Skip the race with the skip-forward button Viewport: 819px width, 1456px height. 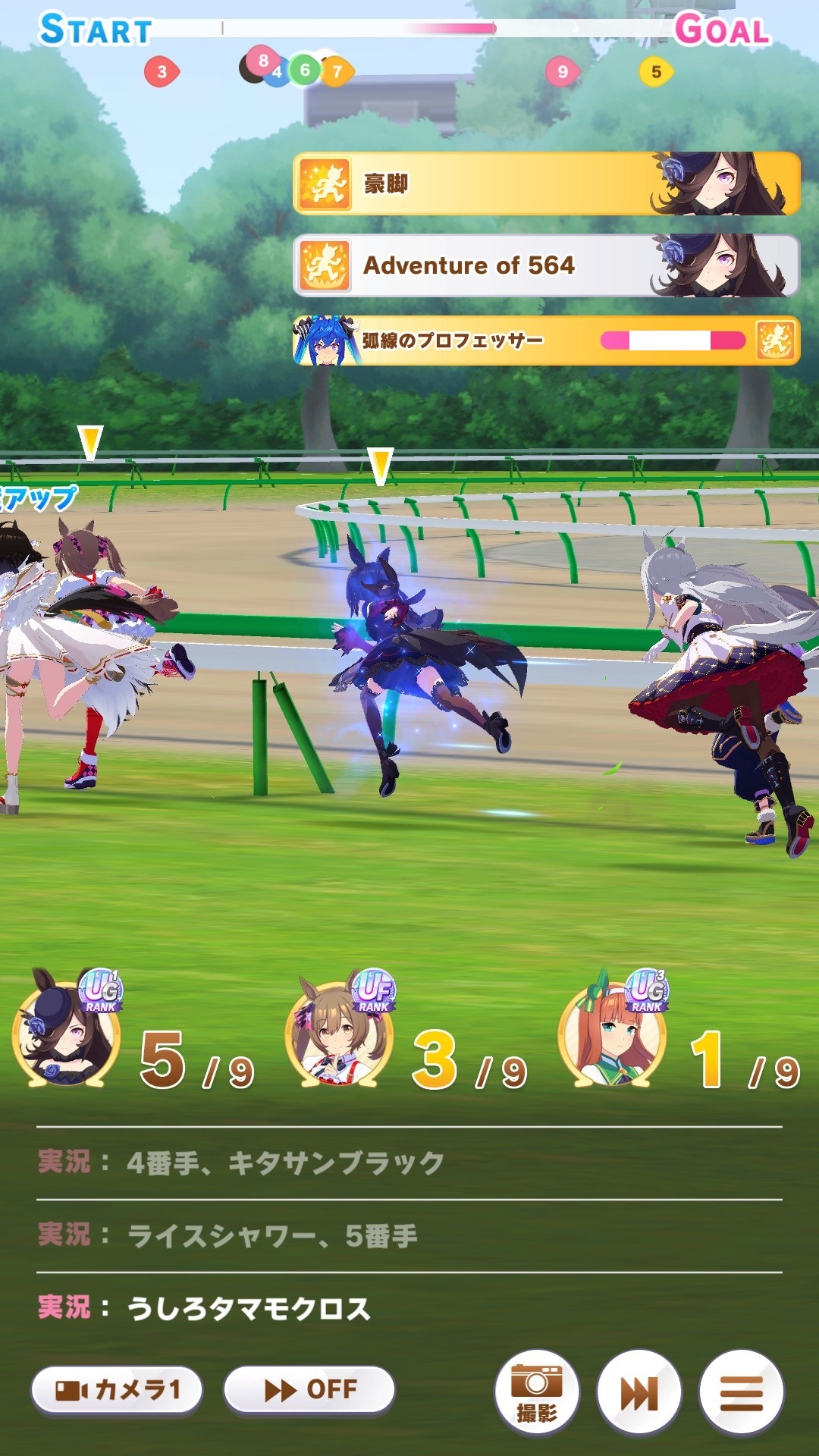click(x=639, y=1392)
